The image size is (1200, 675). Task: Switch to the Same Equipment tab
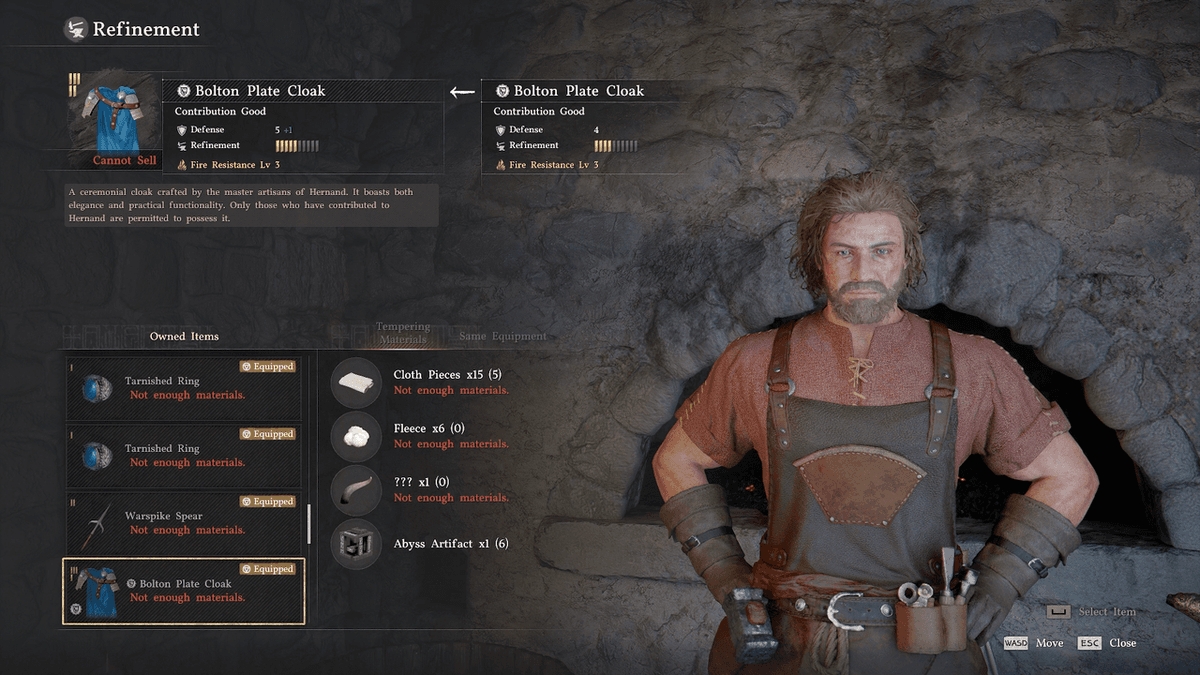point(503,336)
